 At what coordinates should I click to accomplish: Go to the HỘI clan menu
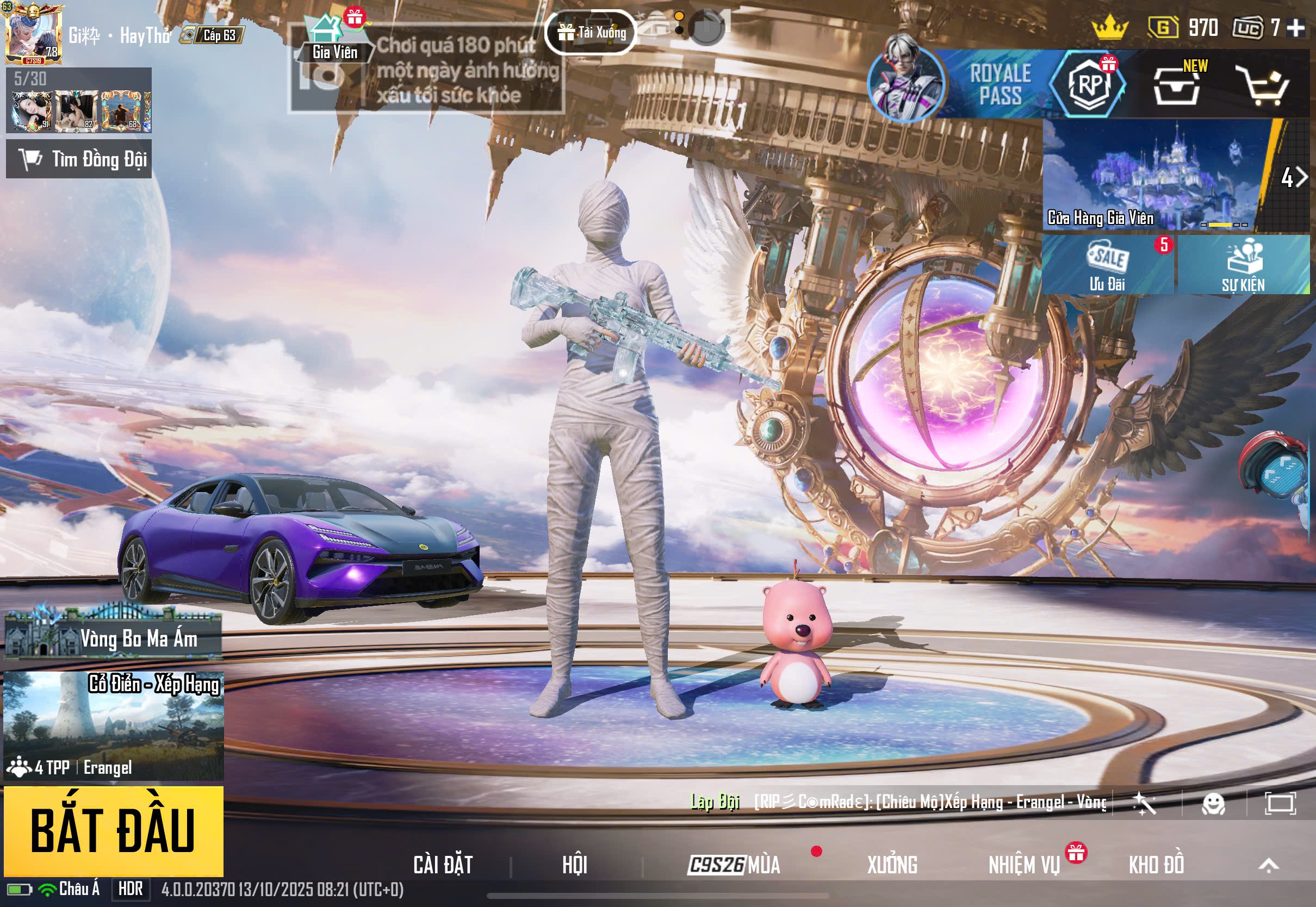[574, 865]
